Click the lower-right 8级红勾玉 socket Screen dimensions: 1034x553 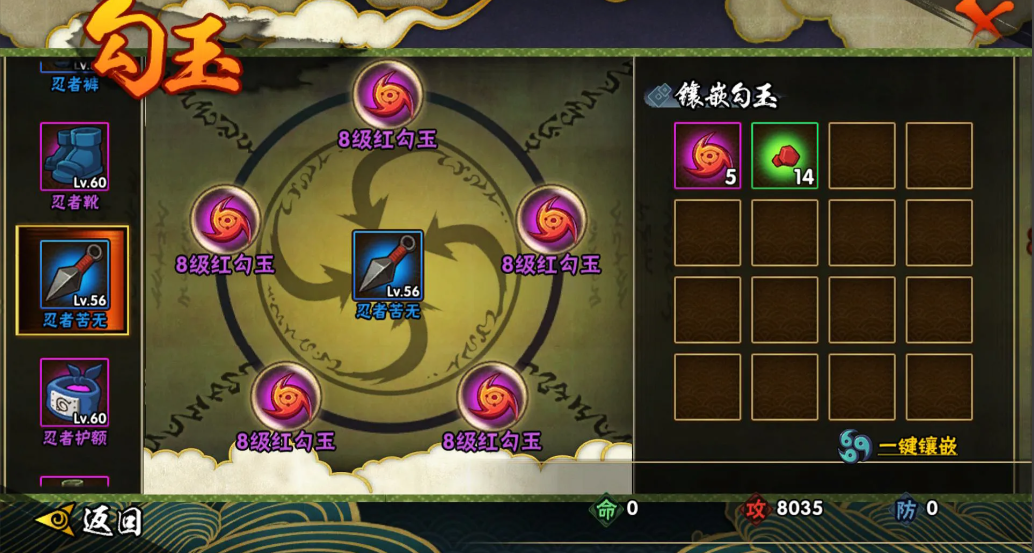492,396
